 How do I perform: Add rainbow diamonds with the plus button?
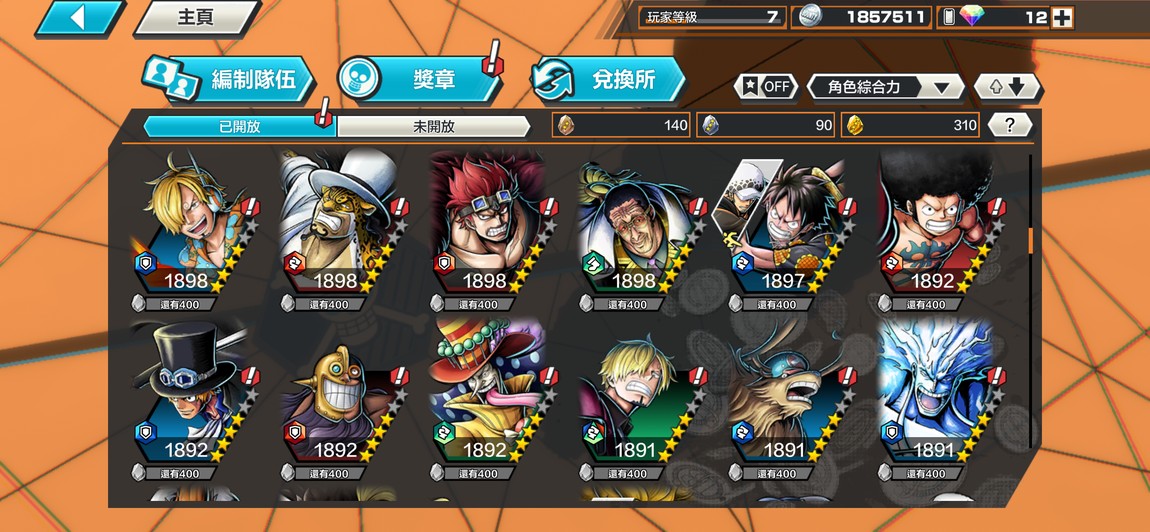click(x=1062, y=17)
